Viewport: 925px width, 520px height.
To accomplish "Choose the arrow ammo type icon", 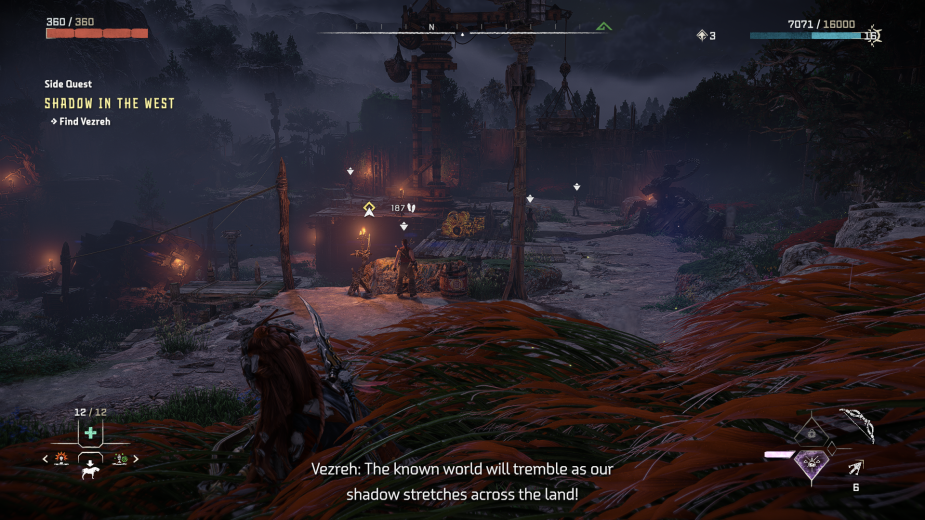I will pyautogui.click(x=855, y=467).
